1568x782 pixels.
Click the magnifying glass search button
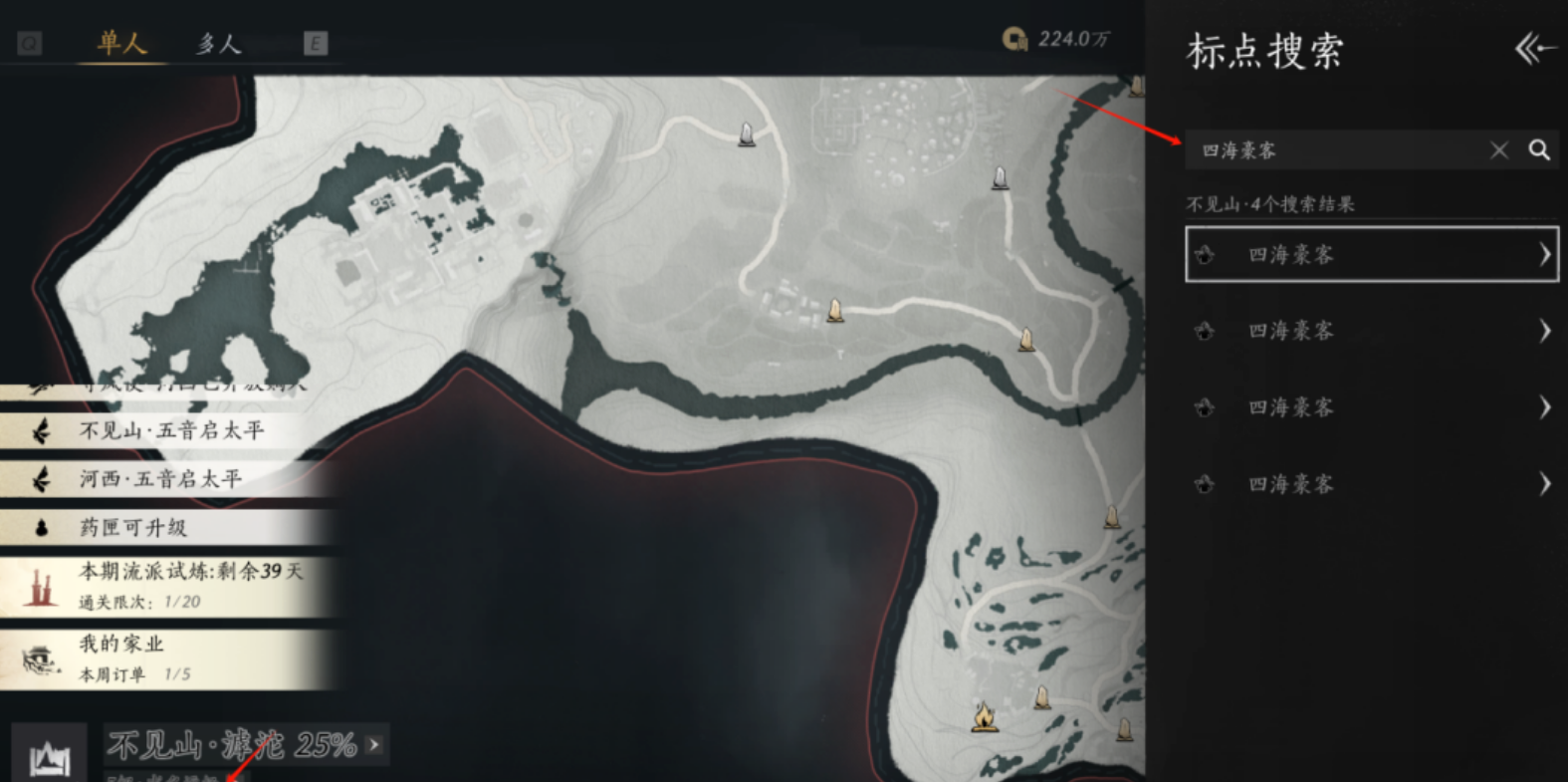pyautogui.click(x=1539, y=150)
